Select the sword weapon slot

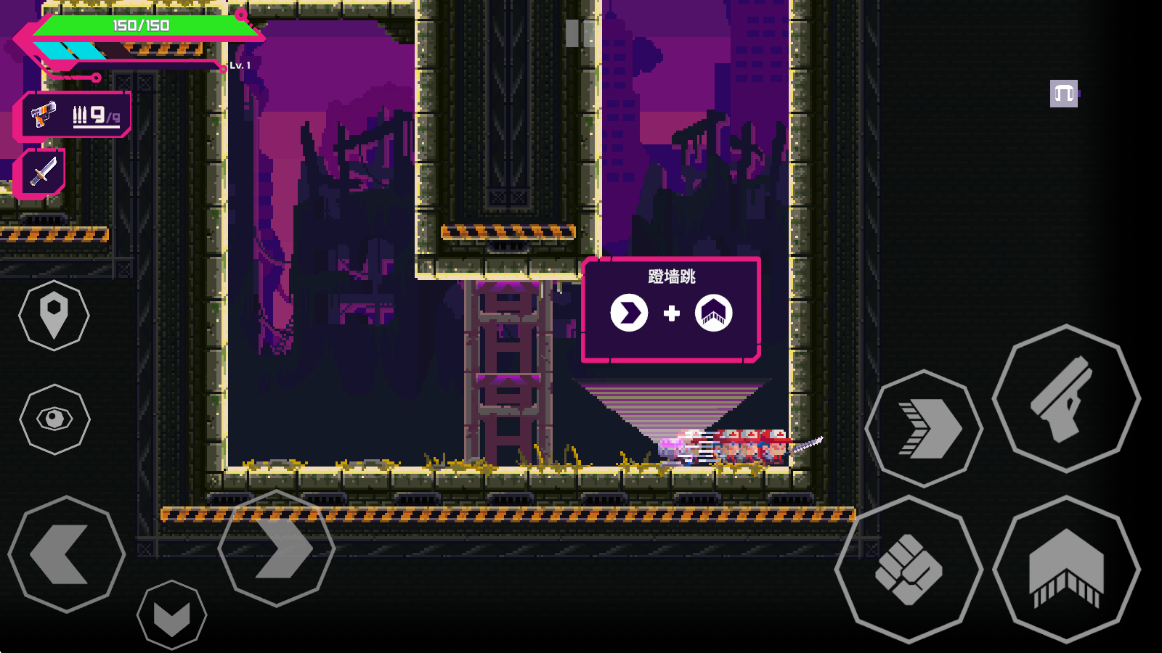point(42,173)
